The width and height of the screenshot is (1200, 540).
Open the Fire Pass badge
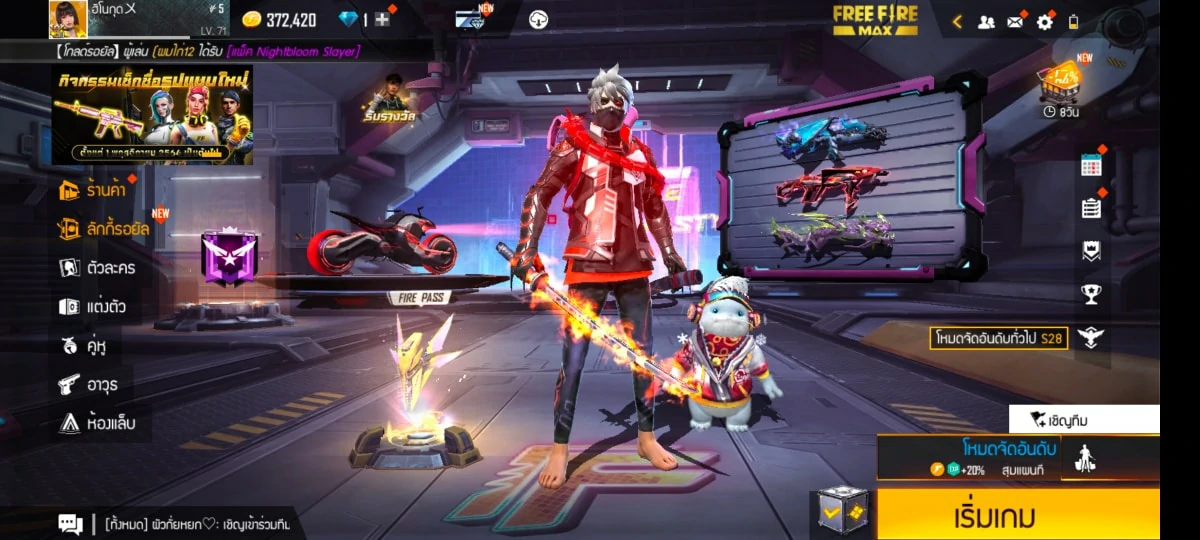point(230,256)
